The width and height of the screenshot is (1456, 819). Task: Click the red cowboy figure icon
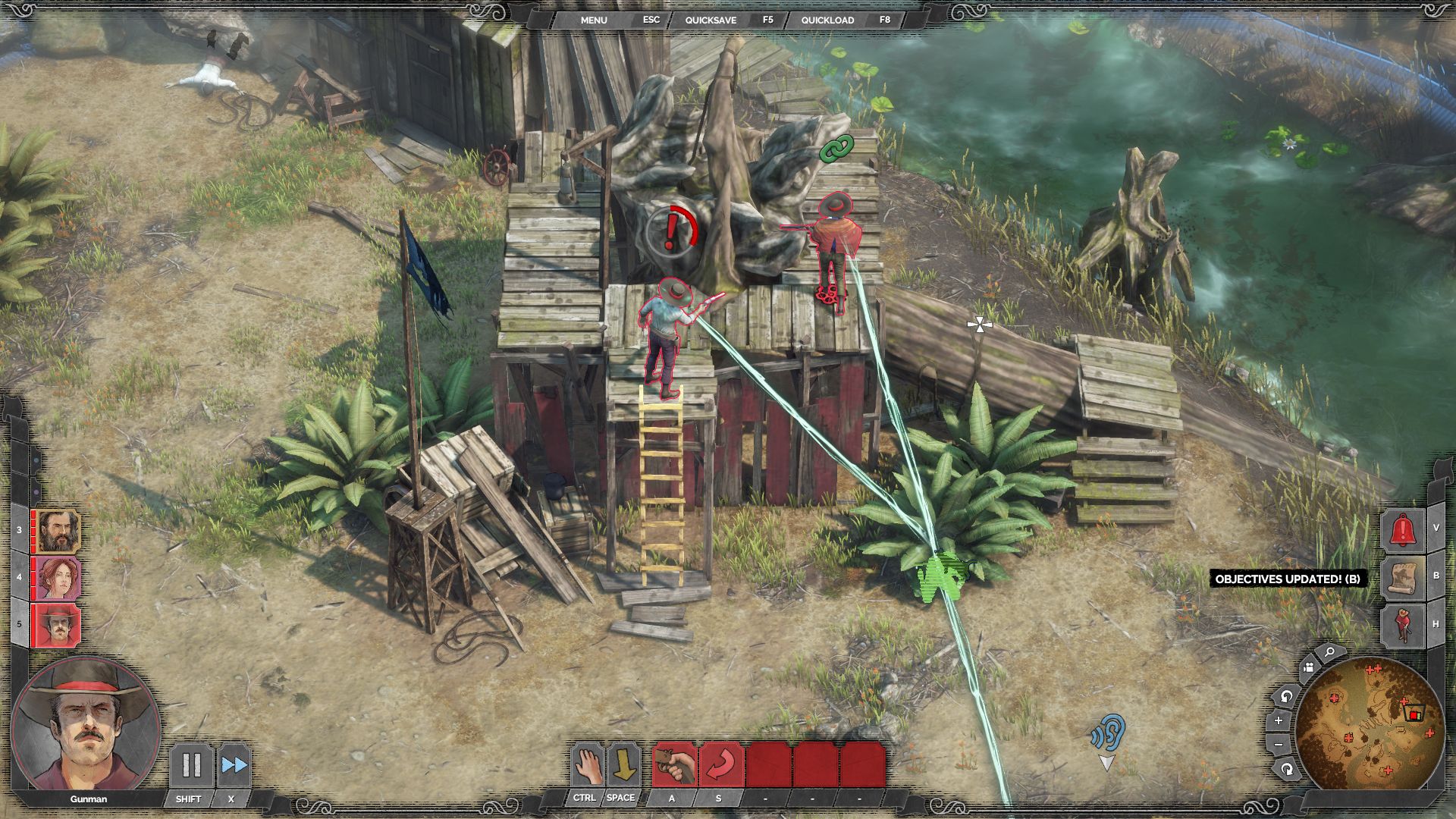pyautogui.click(x=1403, y=626)
